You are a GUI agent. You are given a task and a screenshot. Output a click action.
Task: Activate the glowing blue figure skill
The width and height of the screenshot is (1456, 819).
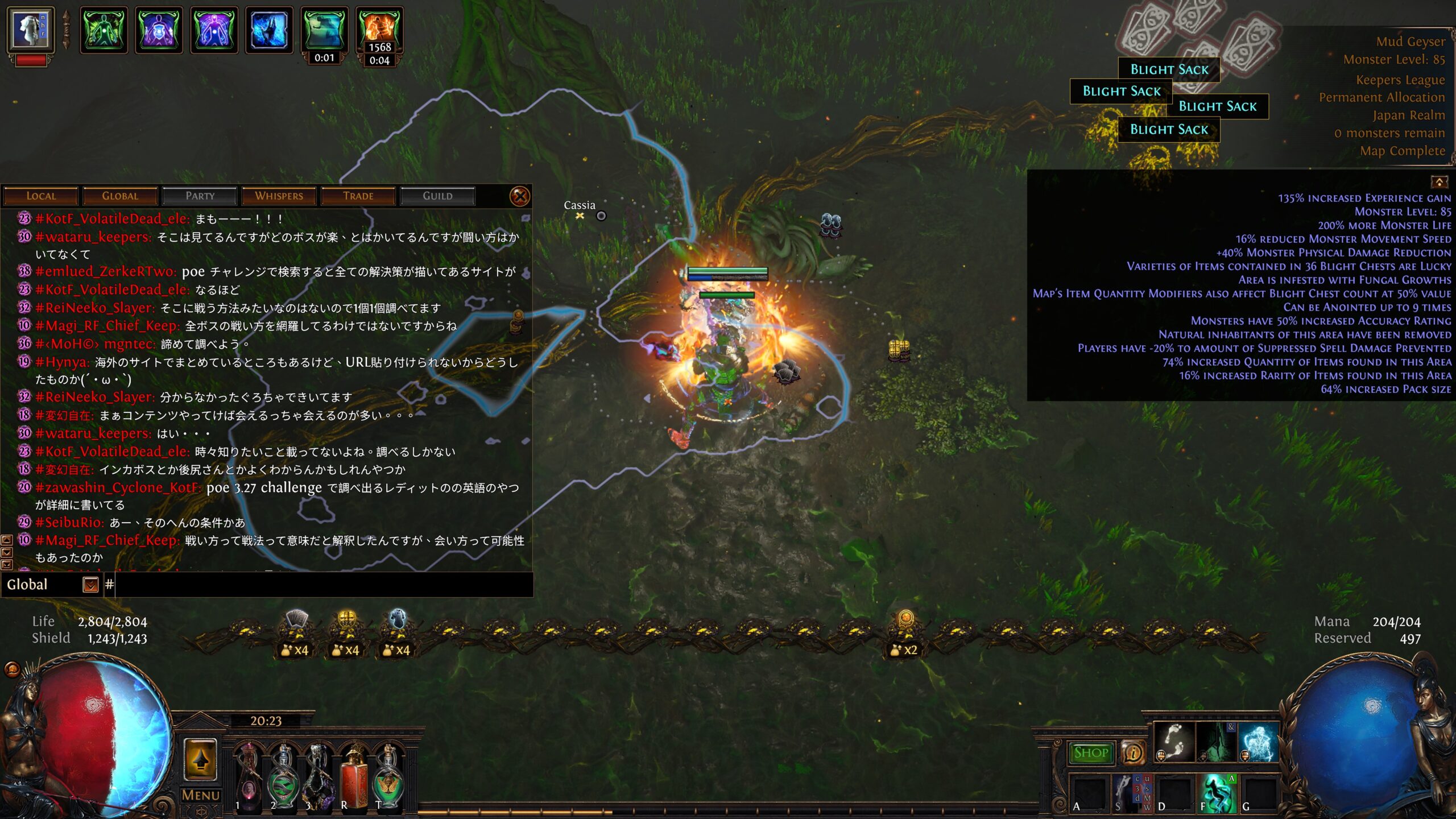[x=1258, y=742]
